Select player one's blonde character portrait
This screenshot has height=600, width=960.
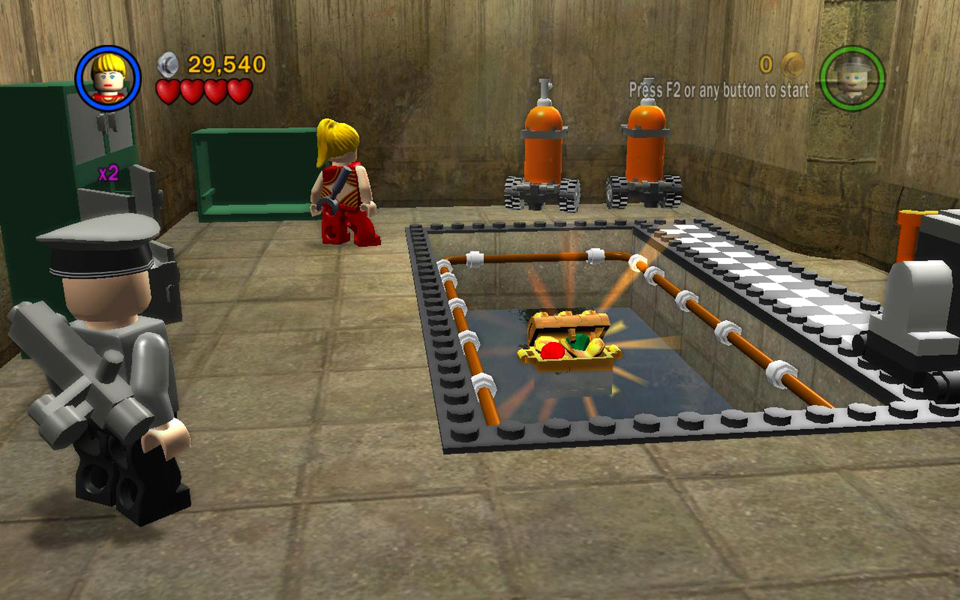coord(108,79)
